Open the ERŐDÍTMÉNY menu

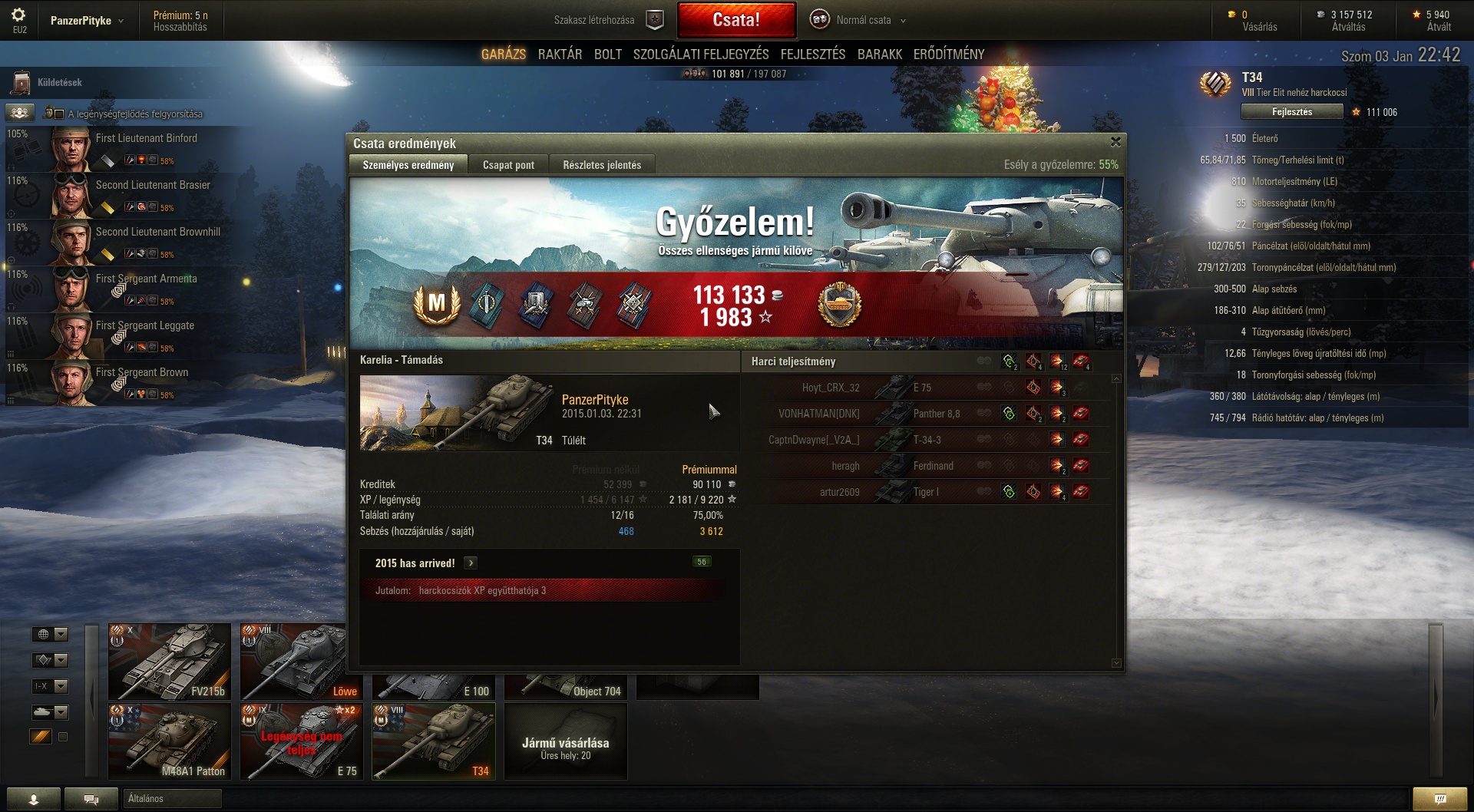948,54
